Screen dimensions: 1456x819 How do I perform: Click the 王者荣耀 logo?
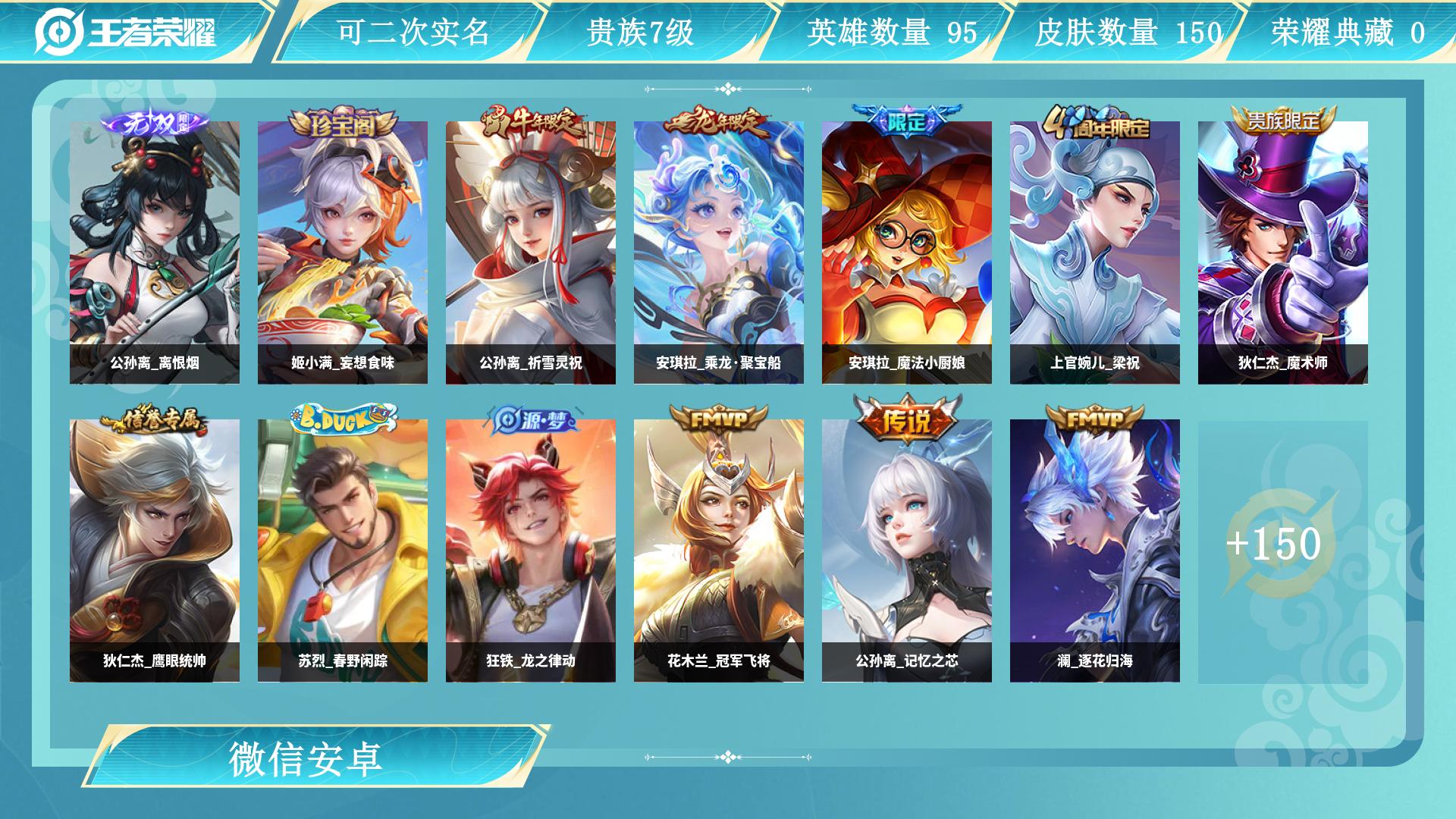point(126,32)
